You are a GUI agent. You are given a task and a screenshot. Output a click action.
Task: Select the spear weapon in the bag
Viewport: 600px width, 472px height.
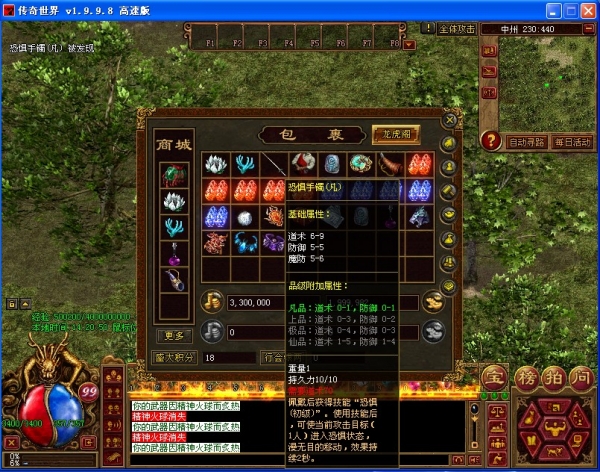point(274,163)
